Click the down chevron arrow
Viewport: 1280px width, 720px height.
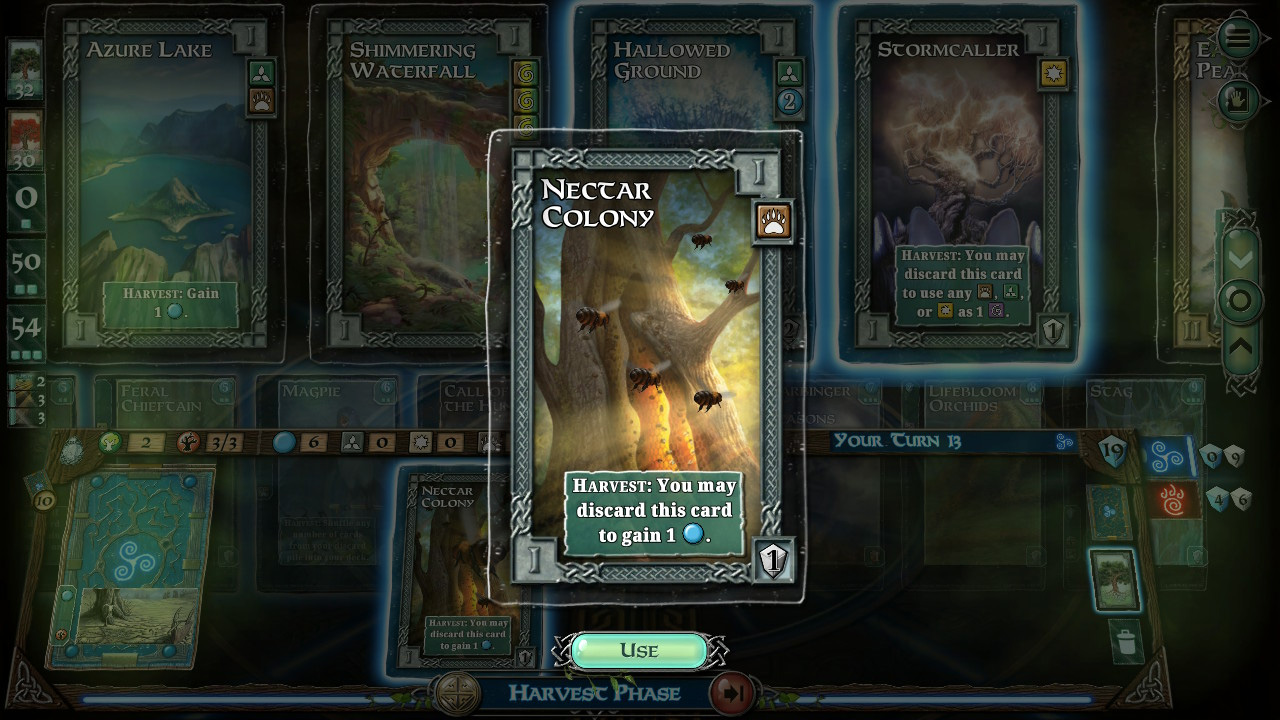1240,260
